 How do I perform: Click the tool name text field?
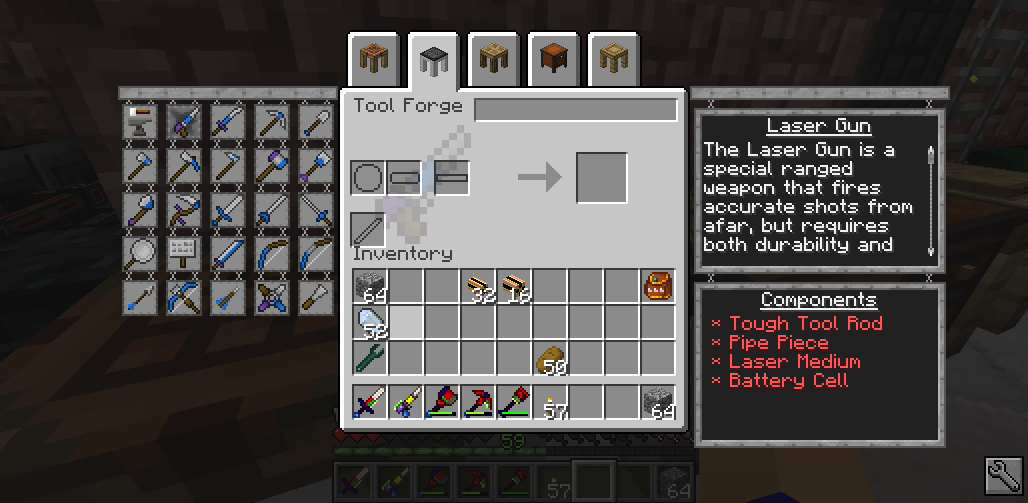(x=575, y=109)
